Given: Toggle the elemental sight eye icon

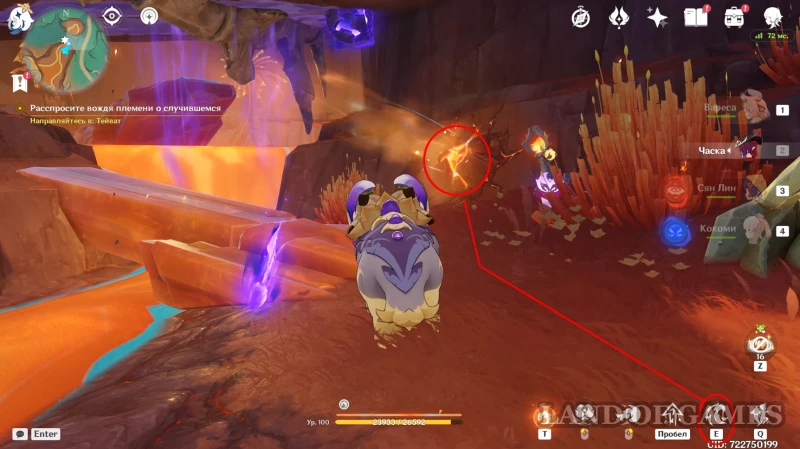Looking at the screenshot, I should pyautogui.click(x=112, y=16).
